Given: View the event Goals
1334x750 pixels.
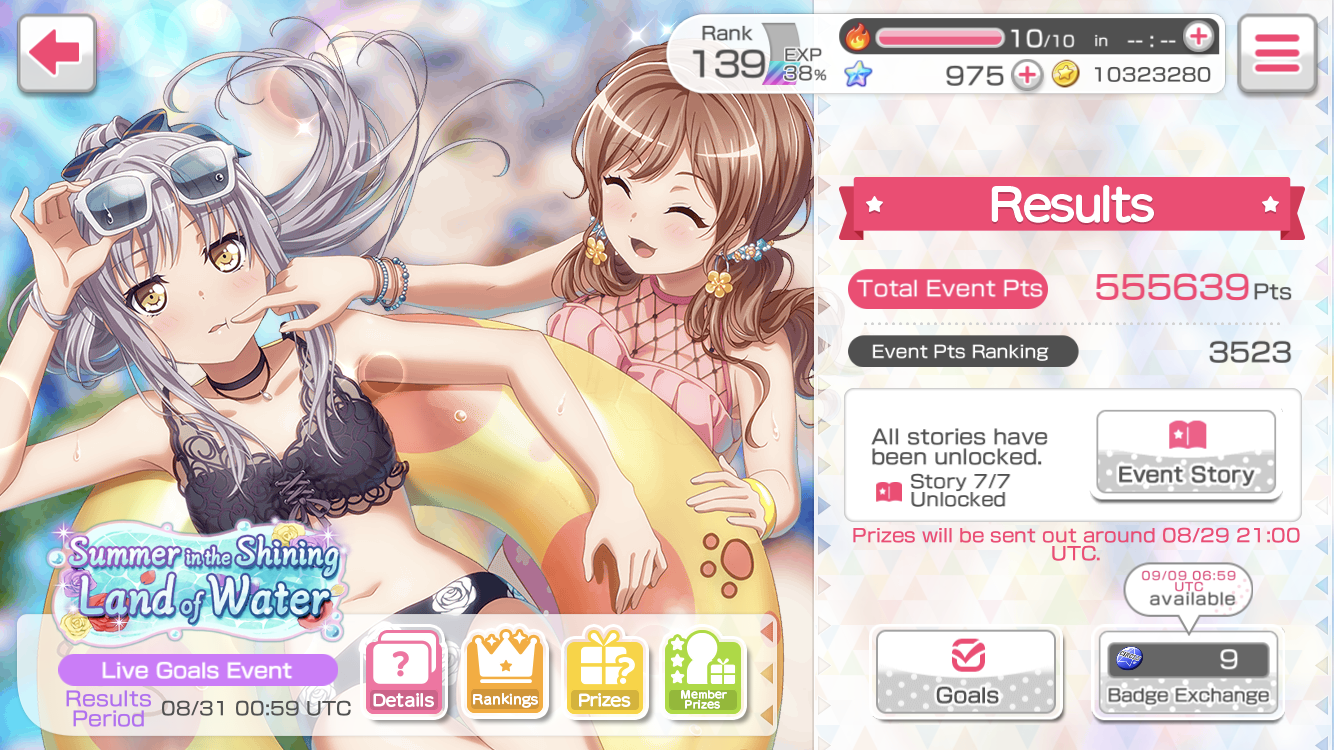Looking at the screenshot, I should pyautogui.click(x=966, y=671).
